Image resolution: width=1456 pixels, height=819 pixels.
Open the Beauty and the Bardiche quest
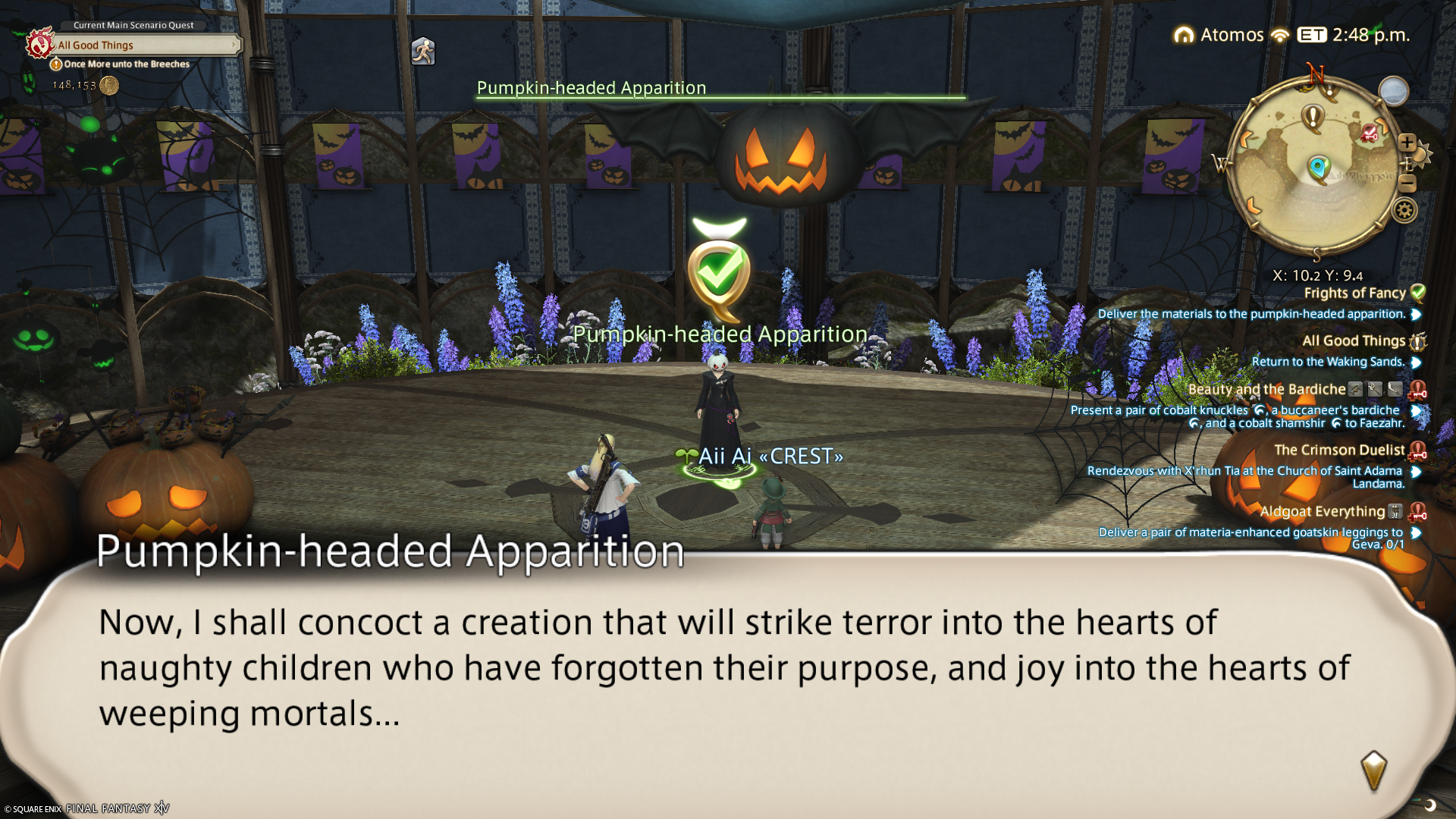pyautogui.click(x=1266, y=390)
